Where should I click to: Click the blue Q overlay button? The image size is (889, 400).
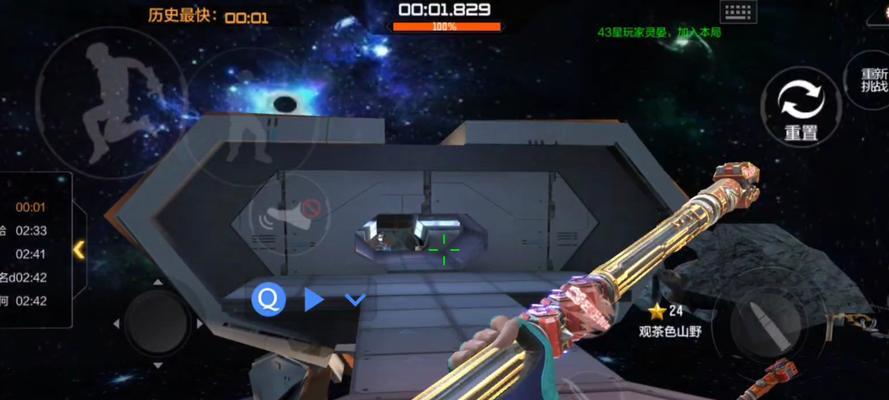268,298
